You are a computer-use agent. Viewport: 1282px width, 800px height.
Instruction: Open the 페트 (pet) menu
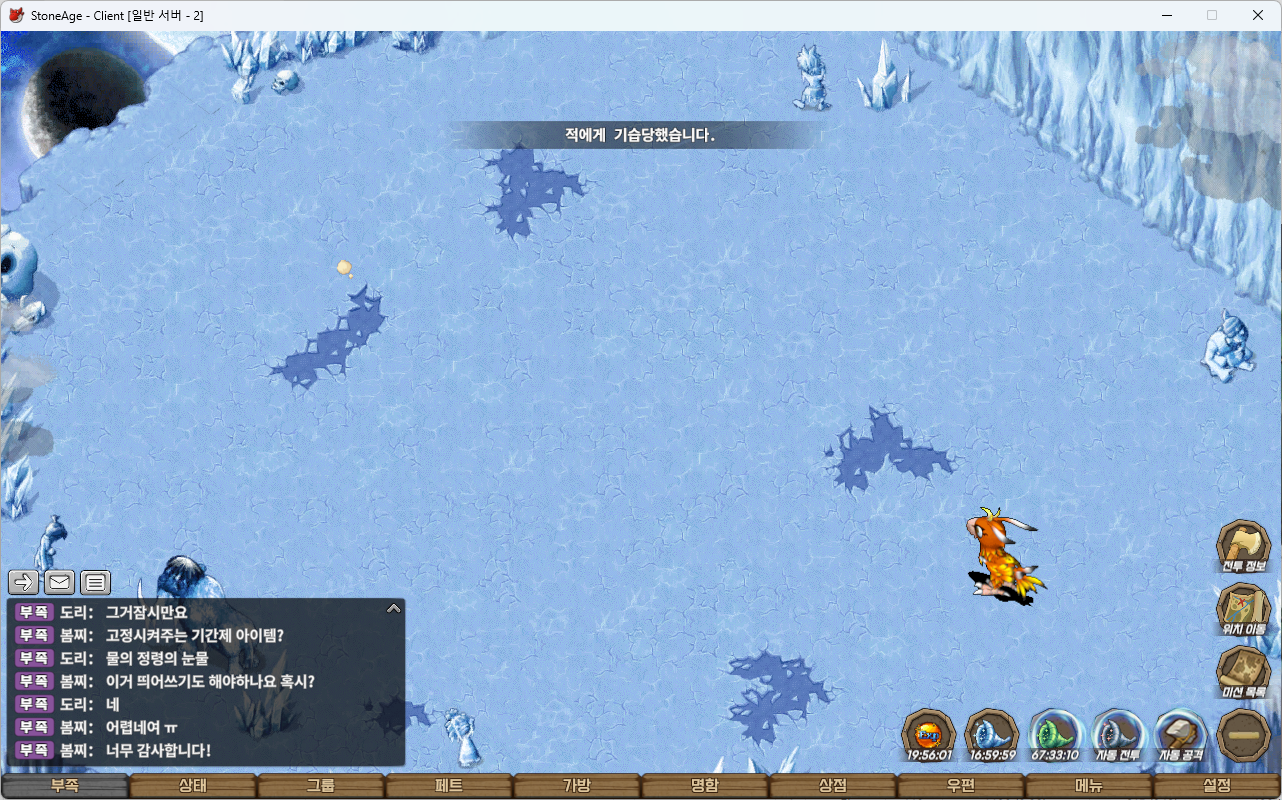[449, 786]
